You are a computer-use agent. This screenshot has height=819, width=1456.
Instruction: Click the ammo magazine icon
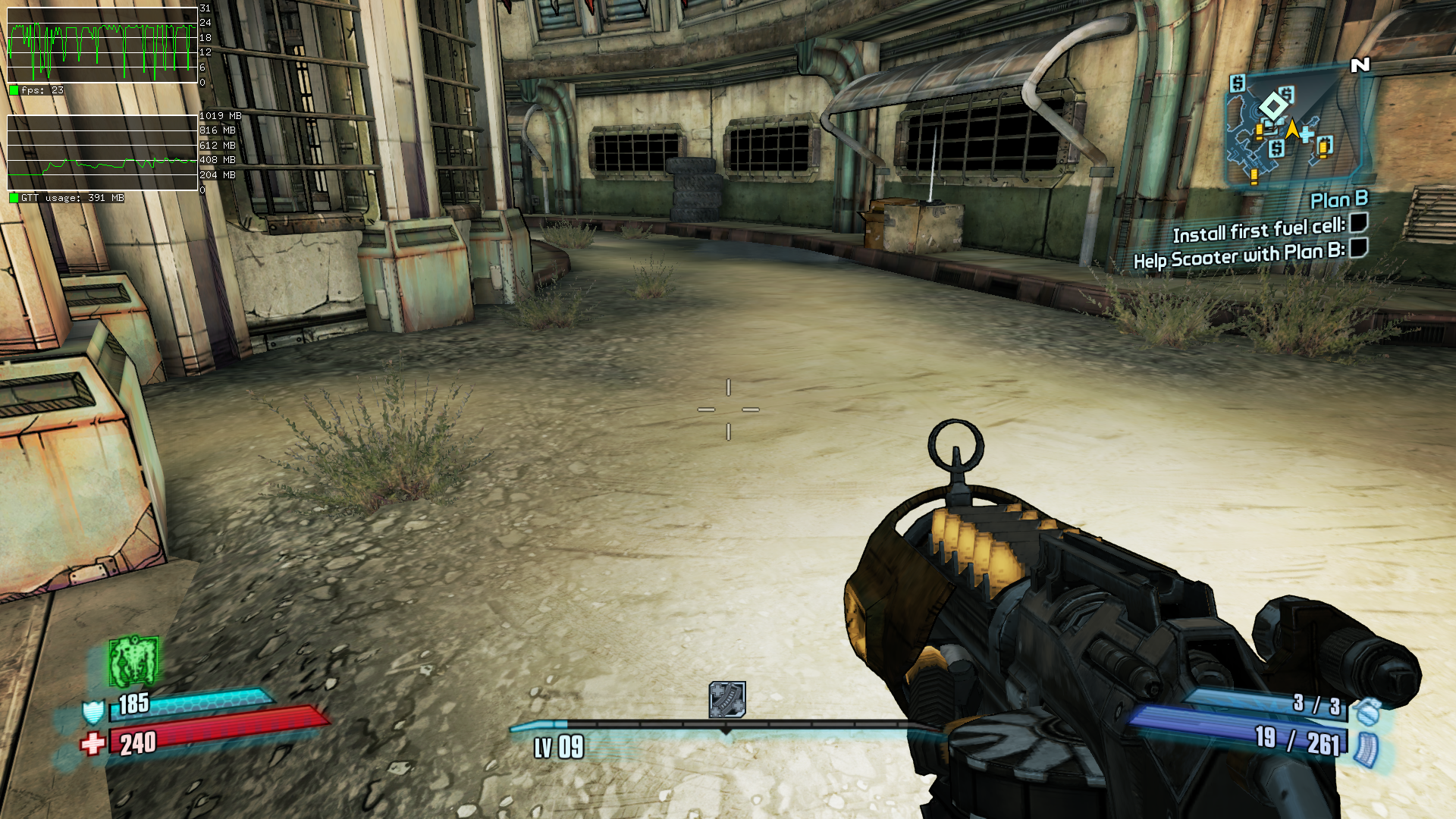click(1366, 749)
